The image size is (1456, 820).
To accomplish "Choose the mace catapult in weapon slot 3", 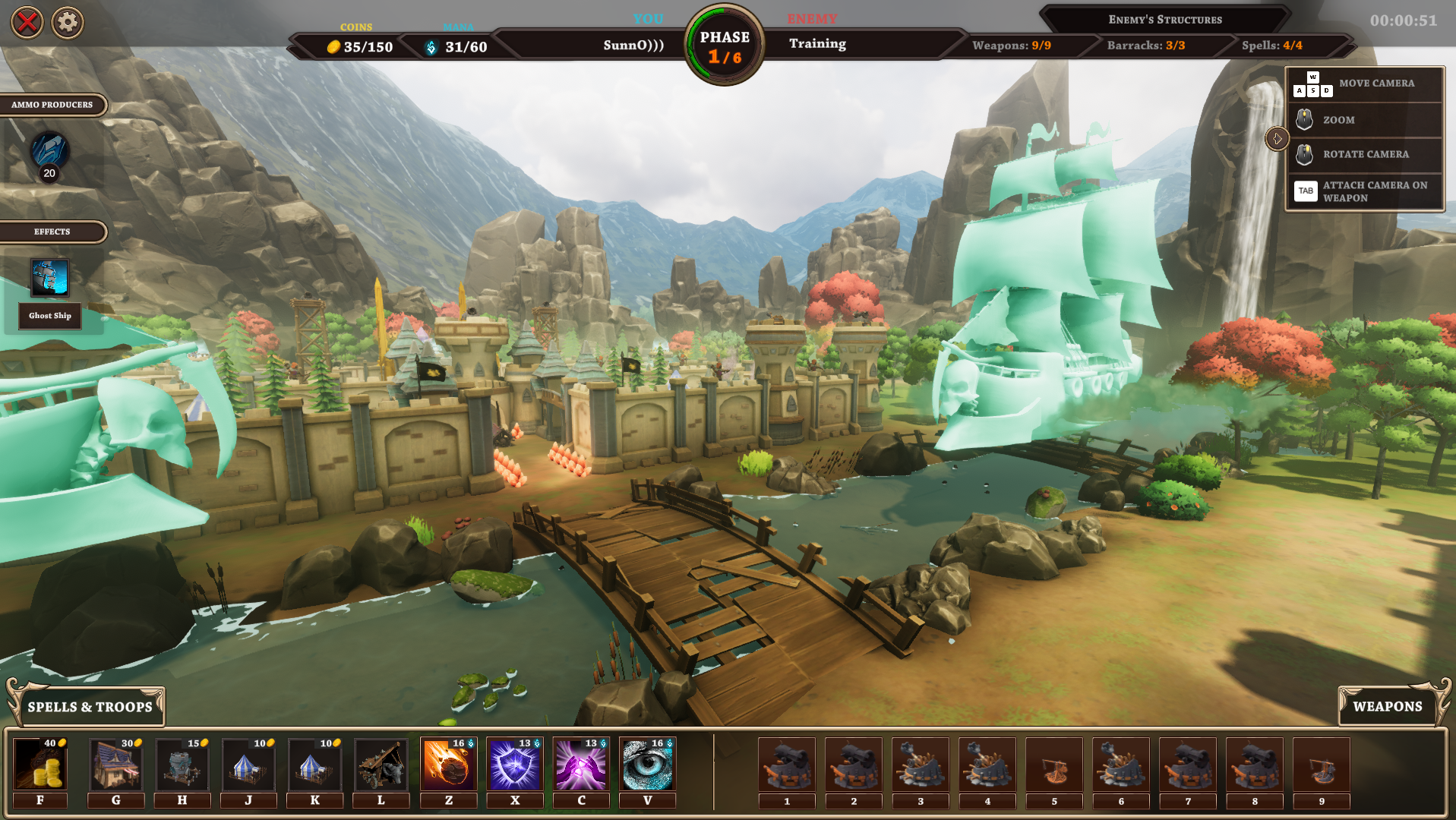I will (921, 765).
